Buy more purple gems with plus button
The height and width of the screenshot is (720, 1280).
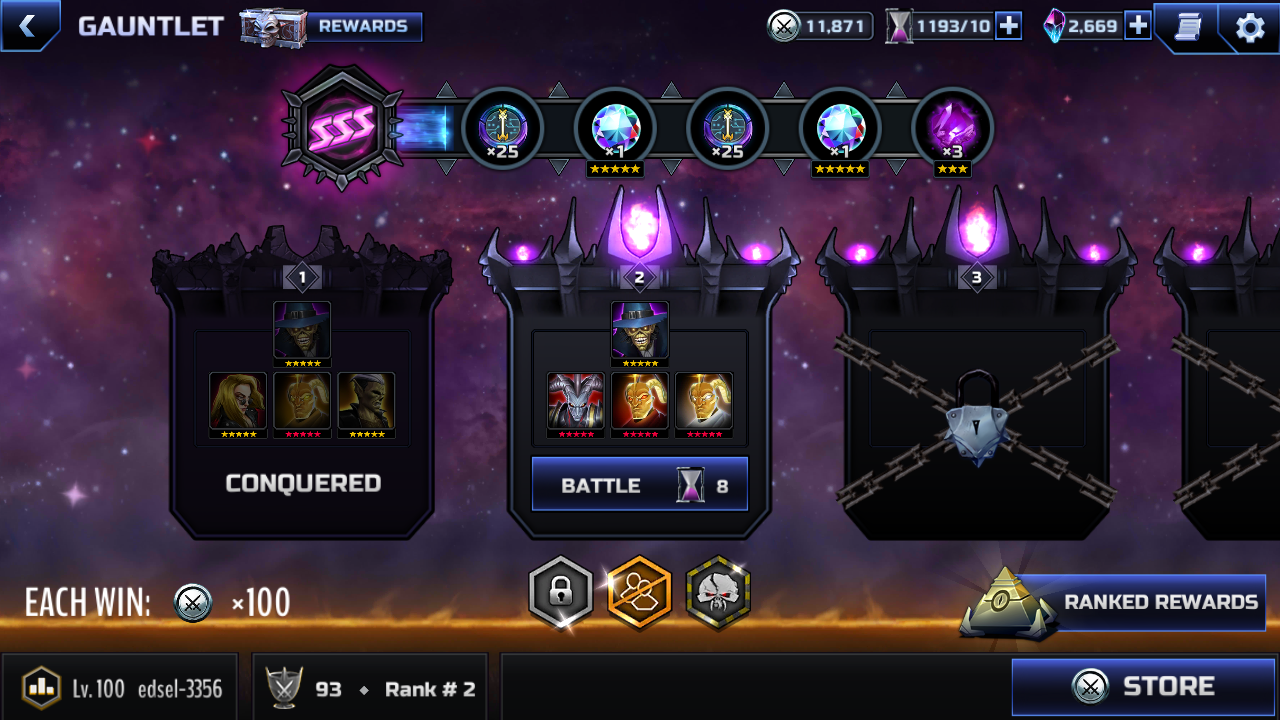pyautogui.click(x=1138, y=27)
